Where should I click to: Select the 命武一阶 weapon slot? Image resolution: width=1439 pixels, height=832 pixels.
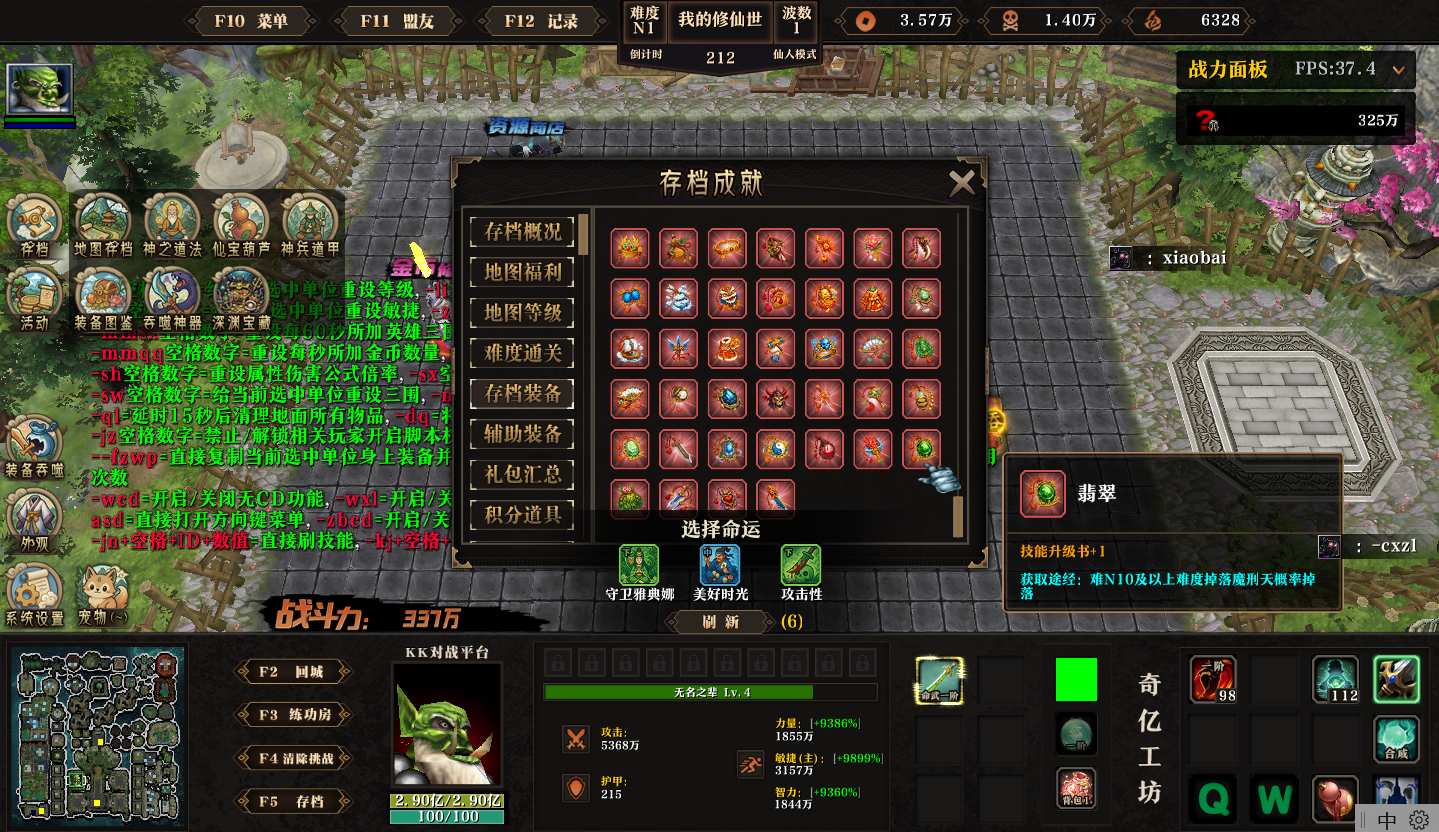(x=940, y=680)
